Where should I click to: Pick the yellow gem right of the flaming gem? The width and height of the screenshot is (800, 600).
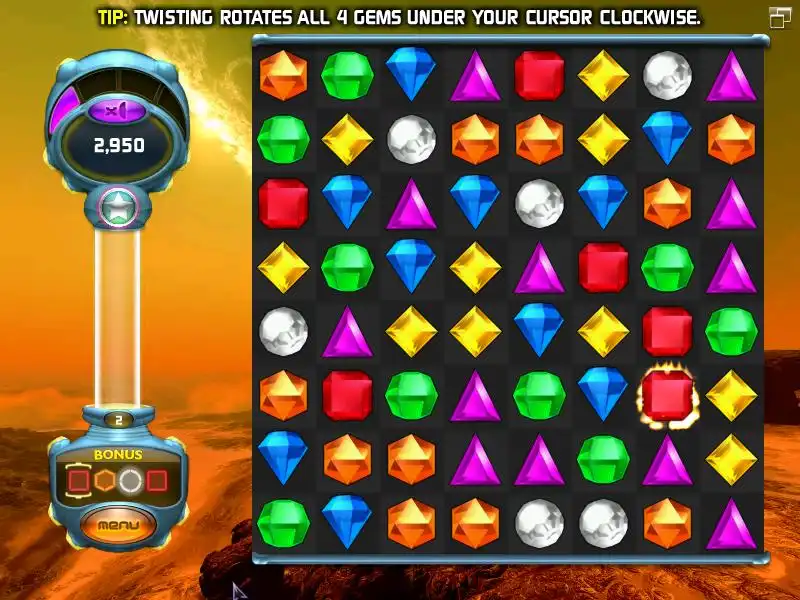point(731,395)
